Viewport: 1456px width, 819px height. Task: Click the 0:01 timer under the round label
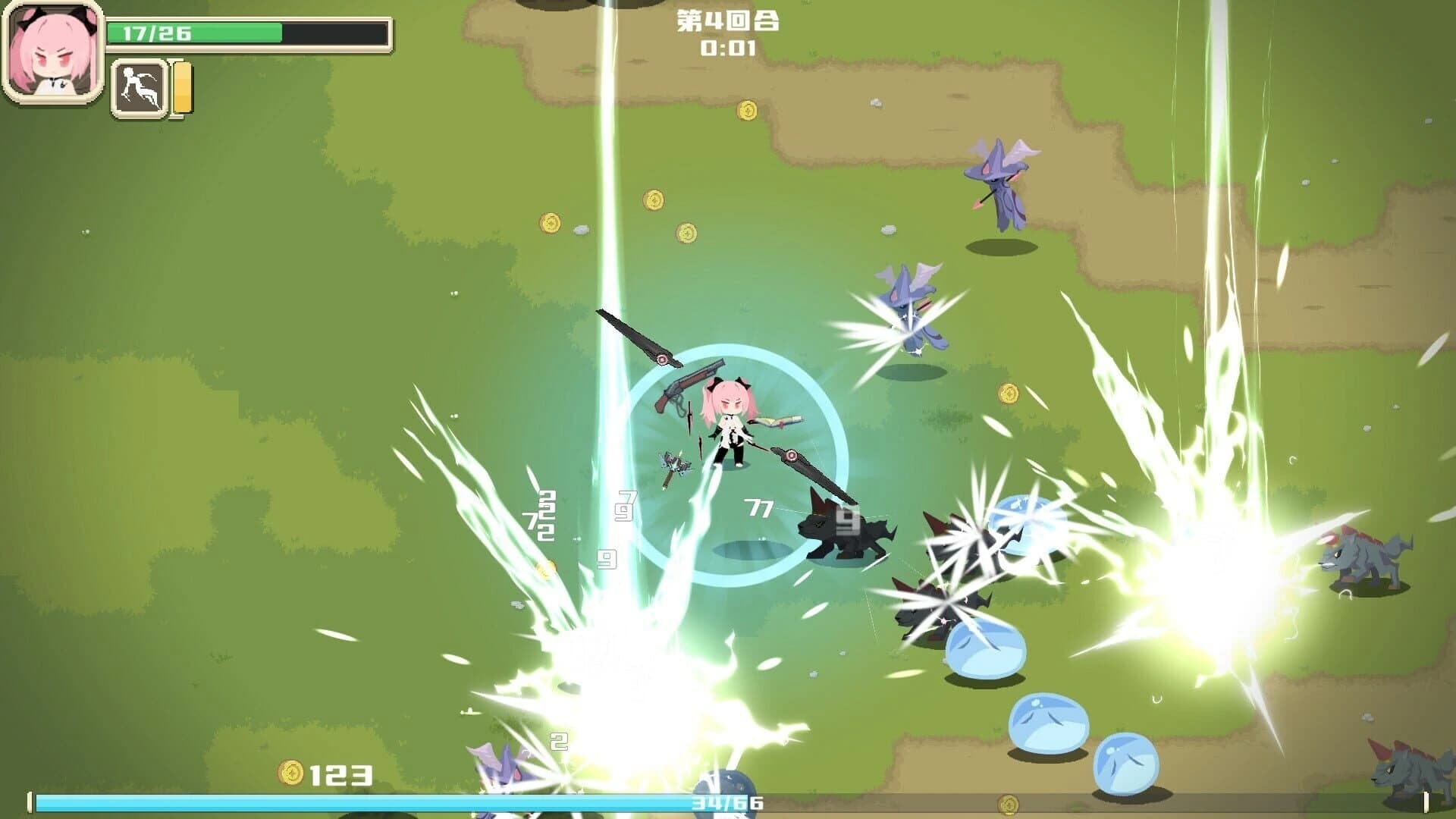click(x=726, y=49)
